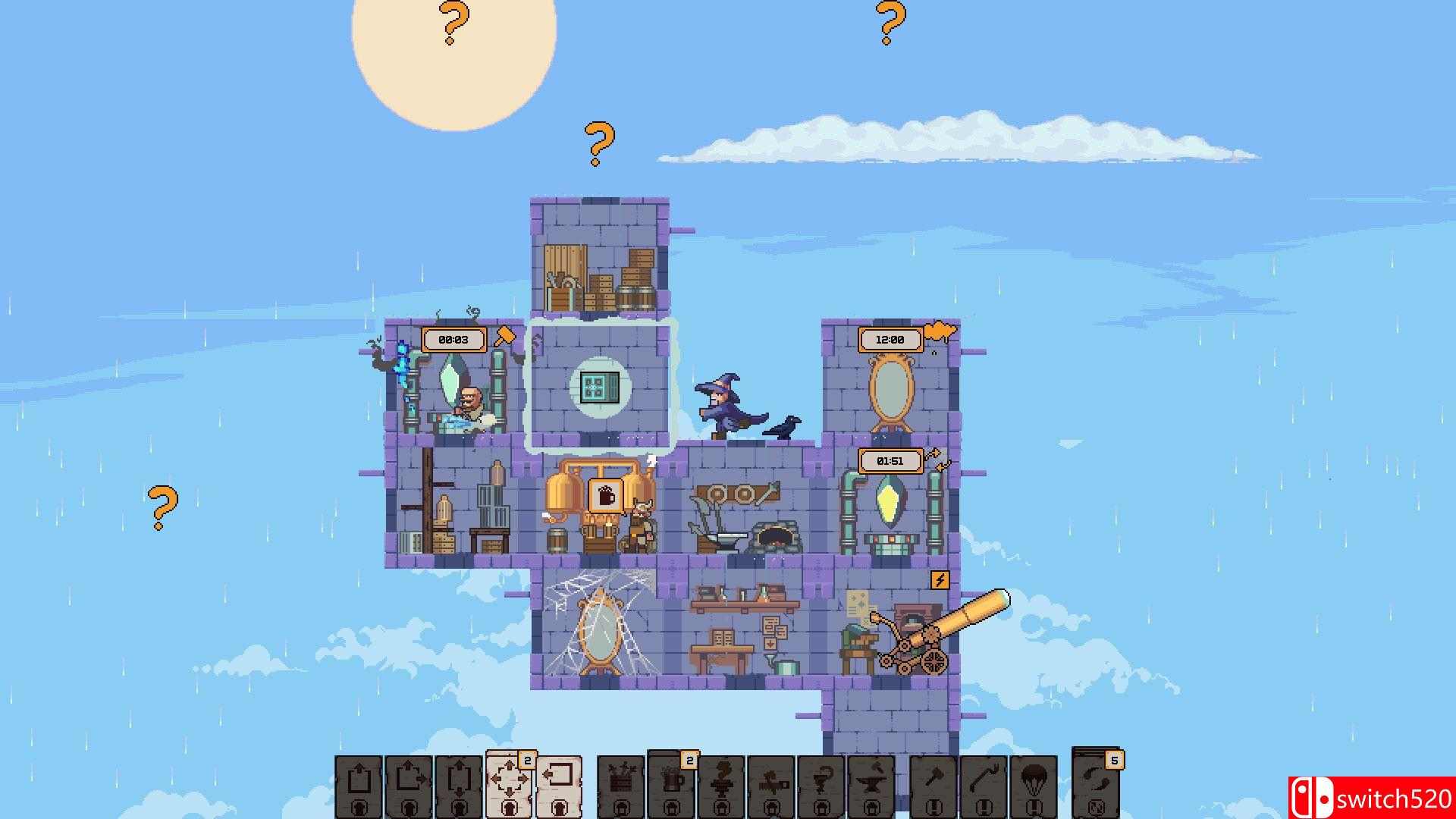
Task: Select the beer mug tavern card
Action: pyautogui.click(x=670, y=785)
